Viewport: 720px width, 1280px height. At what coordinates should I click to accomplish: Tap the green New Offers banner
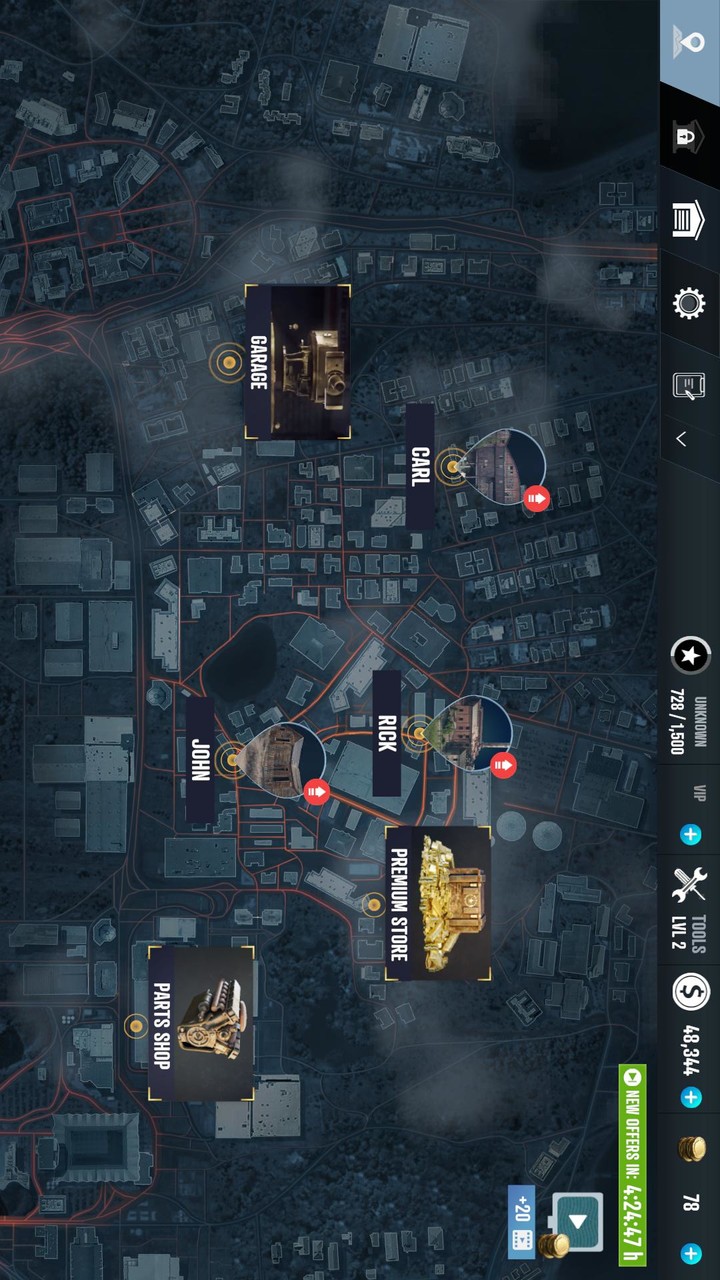click(x=632, y=1165)
